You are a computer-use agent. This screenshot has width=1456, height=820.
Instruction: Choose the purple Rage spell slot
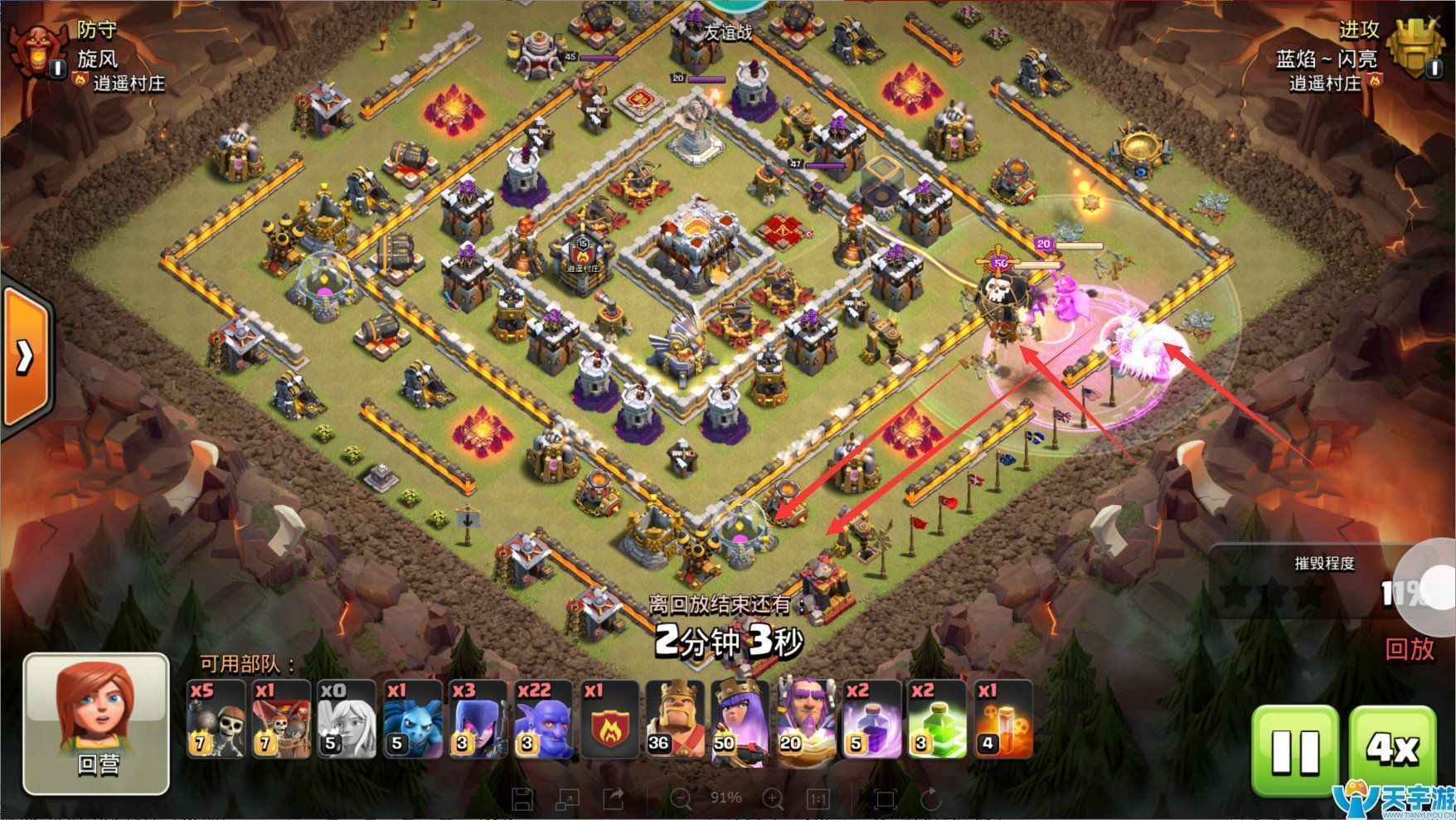click(x=871, y=719)
